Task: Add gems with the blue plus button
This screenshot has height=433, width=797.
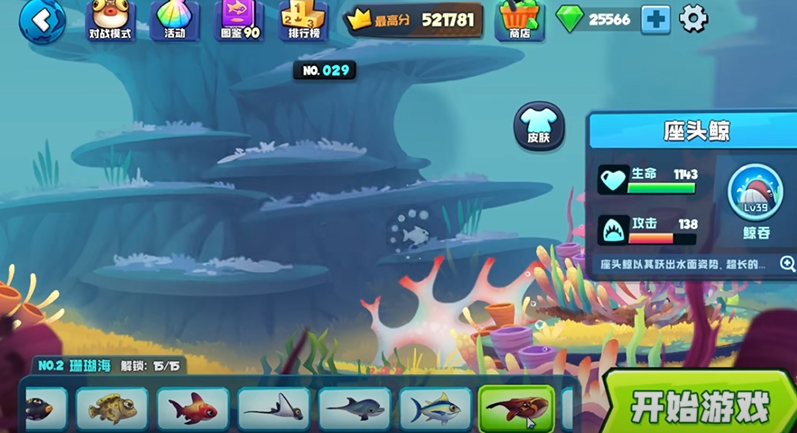Action: pos(656,19)
